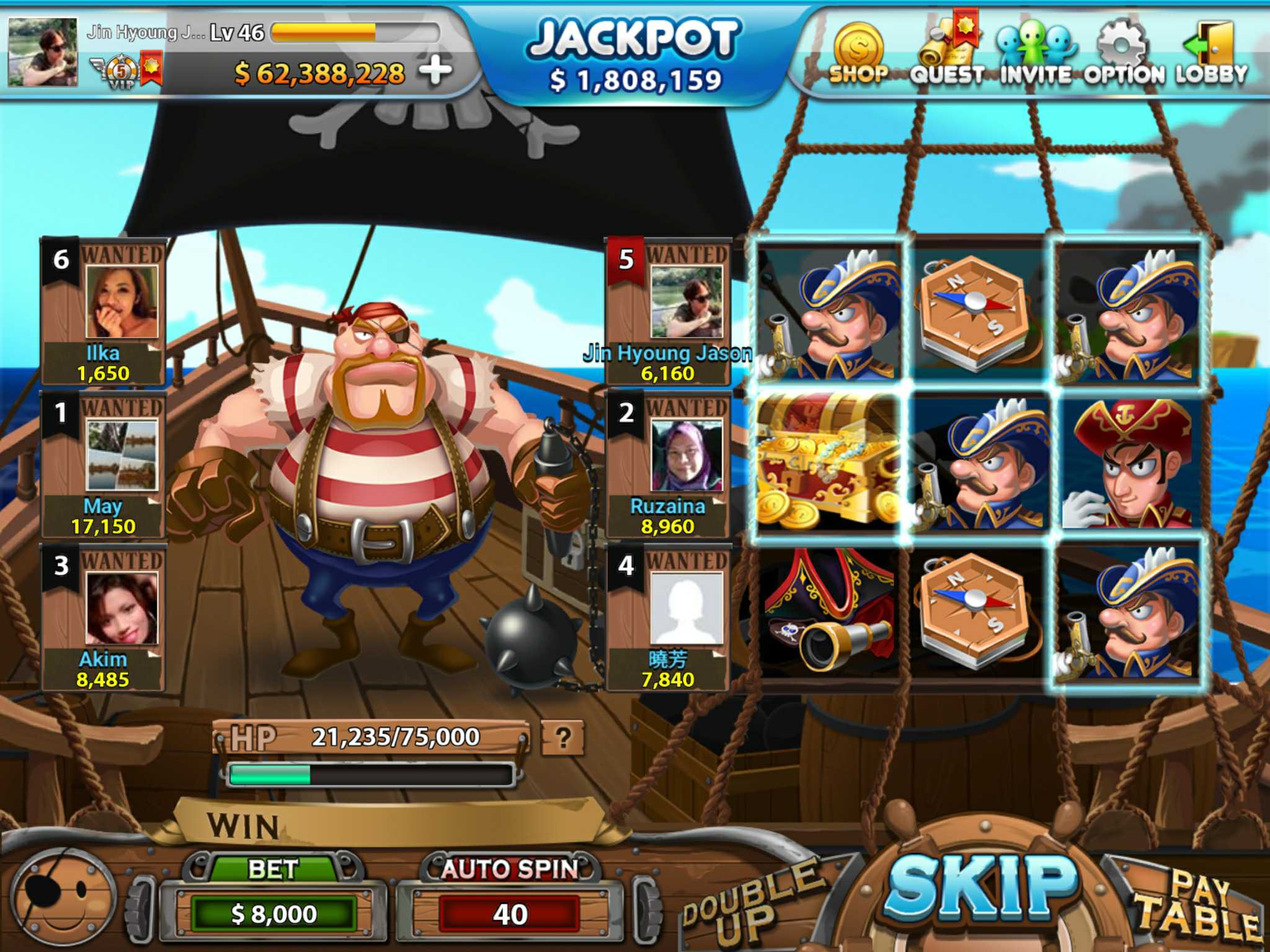Add more coins with the plus button
Viewport: 1270px width, 952px height.
coord(436,71)
